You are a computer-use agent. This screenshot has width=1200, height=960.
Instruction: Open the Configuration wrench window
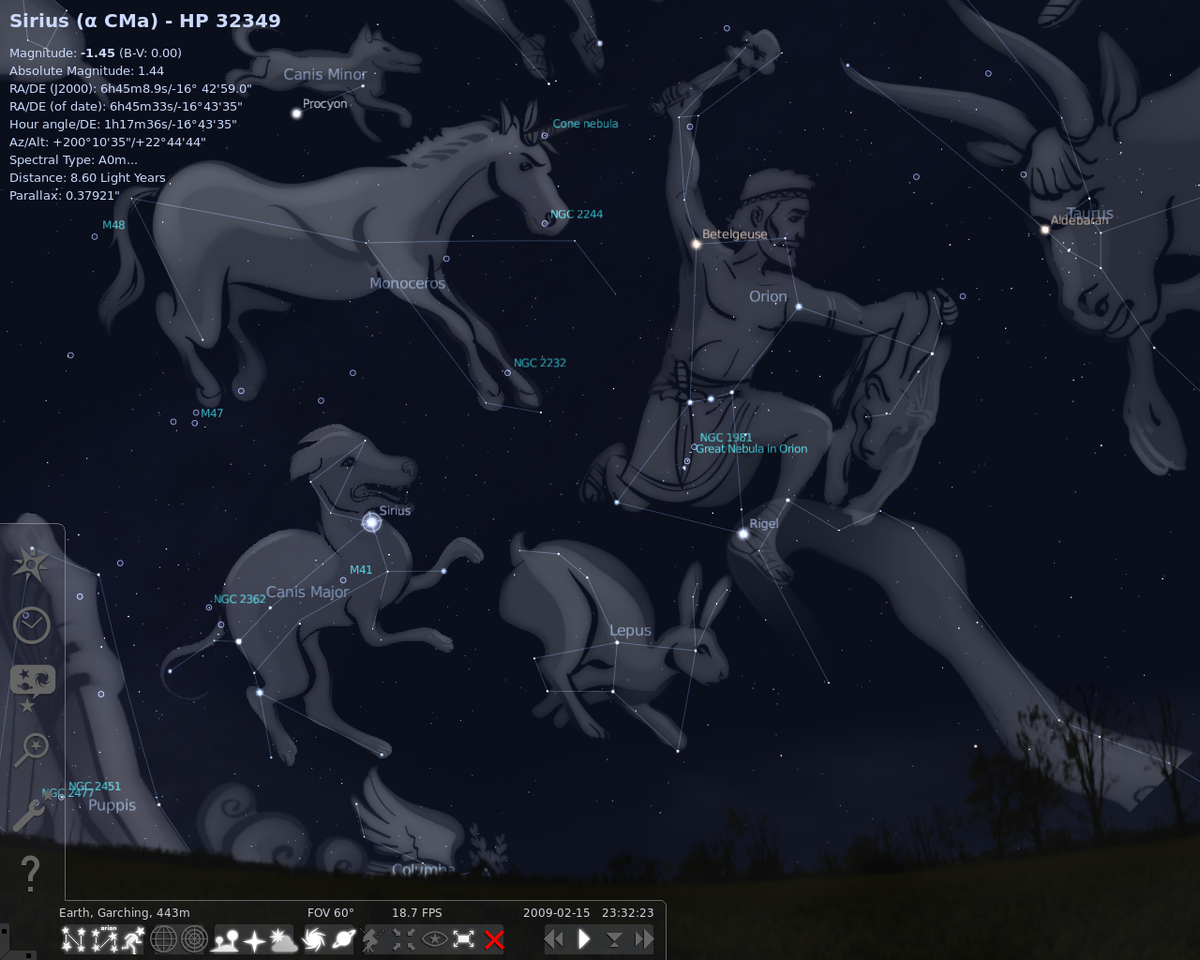point(31,812)
